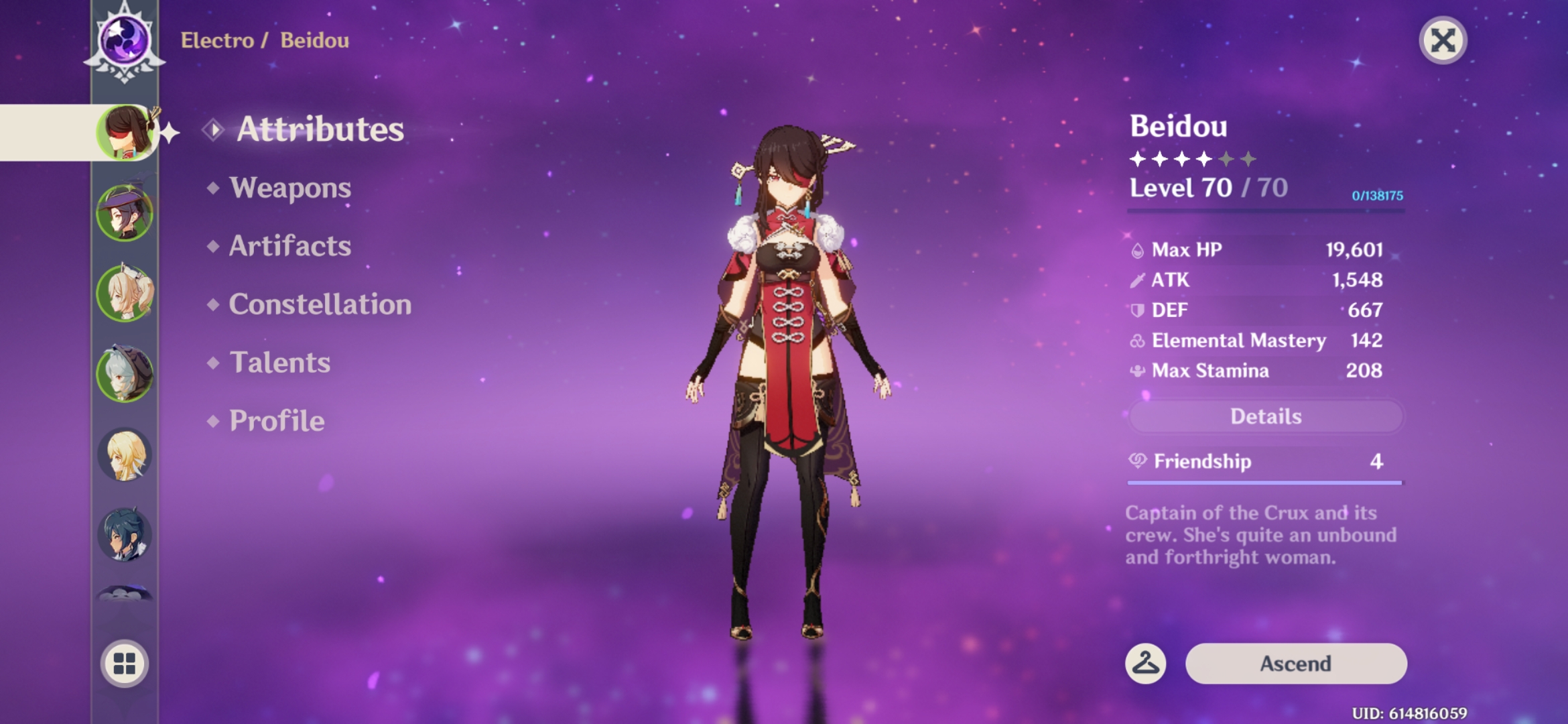The height and width of the screenshot is (724, 1568).
Task: Open the Talents section
Action: [x=278, y=363]
